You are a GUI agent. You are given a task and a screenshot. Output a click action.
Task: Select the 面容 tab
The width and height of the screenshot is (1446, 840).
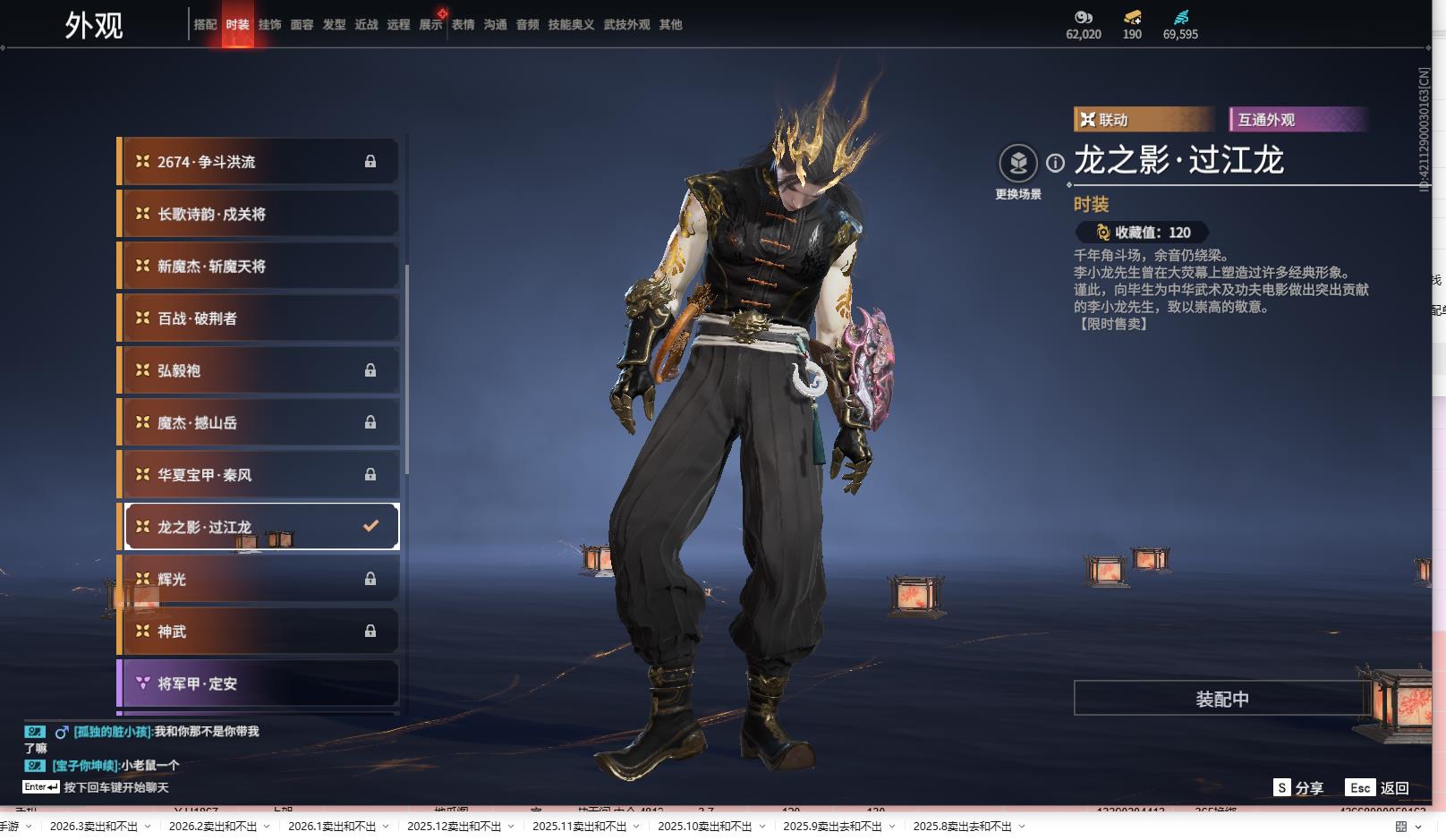coord(302,25)
